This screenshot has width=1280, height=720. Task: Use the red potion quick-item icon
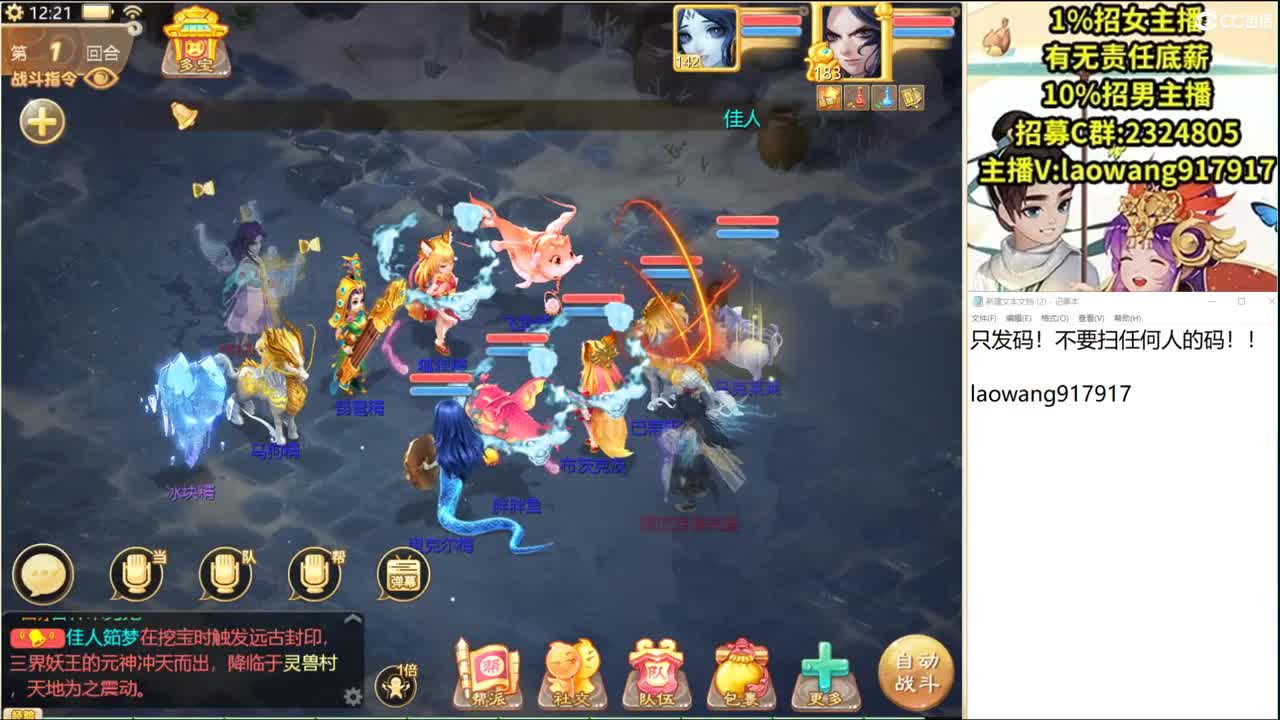856,98
